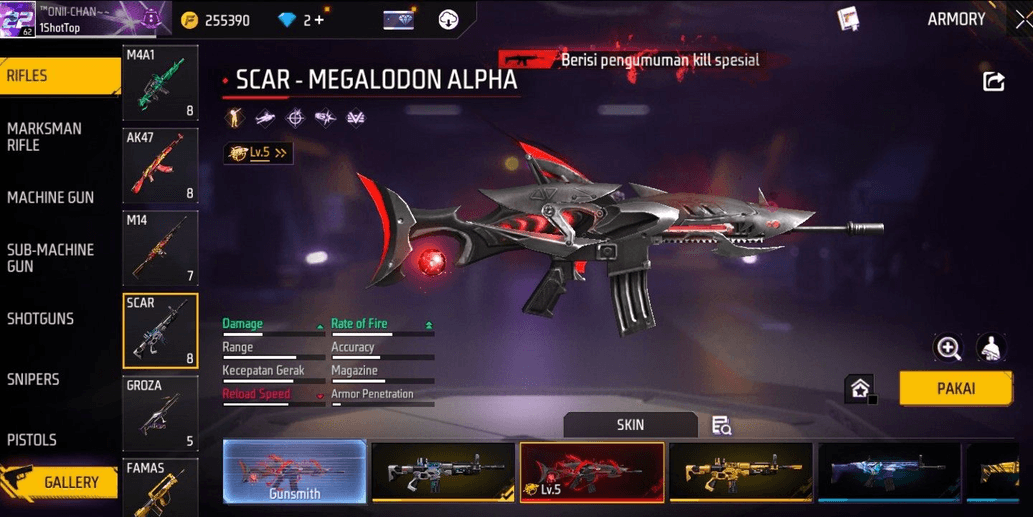The height and width of the screenshot is (517, 1033).
Task: Expand the Lv.5 skin level details
Action: tap(258, 153)
